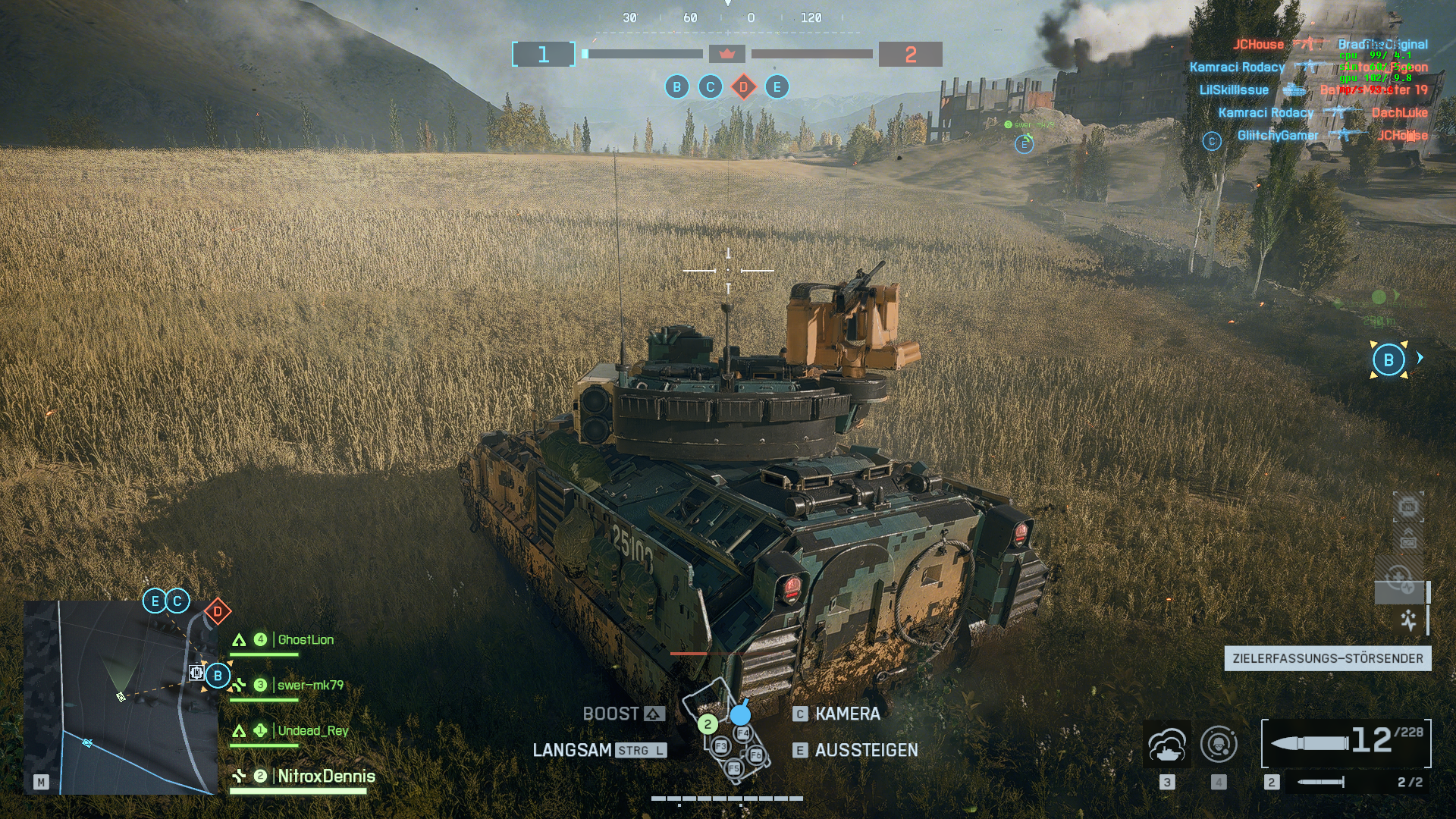The height and width of the screenshot is (819, 1456).
Task: Click the red D marker beside the minimap
Action: point(218,611)
